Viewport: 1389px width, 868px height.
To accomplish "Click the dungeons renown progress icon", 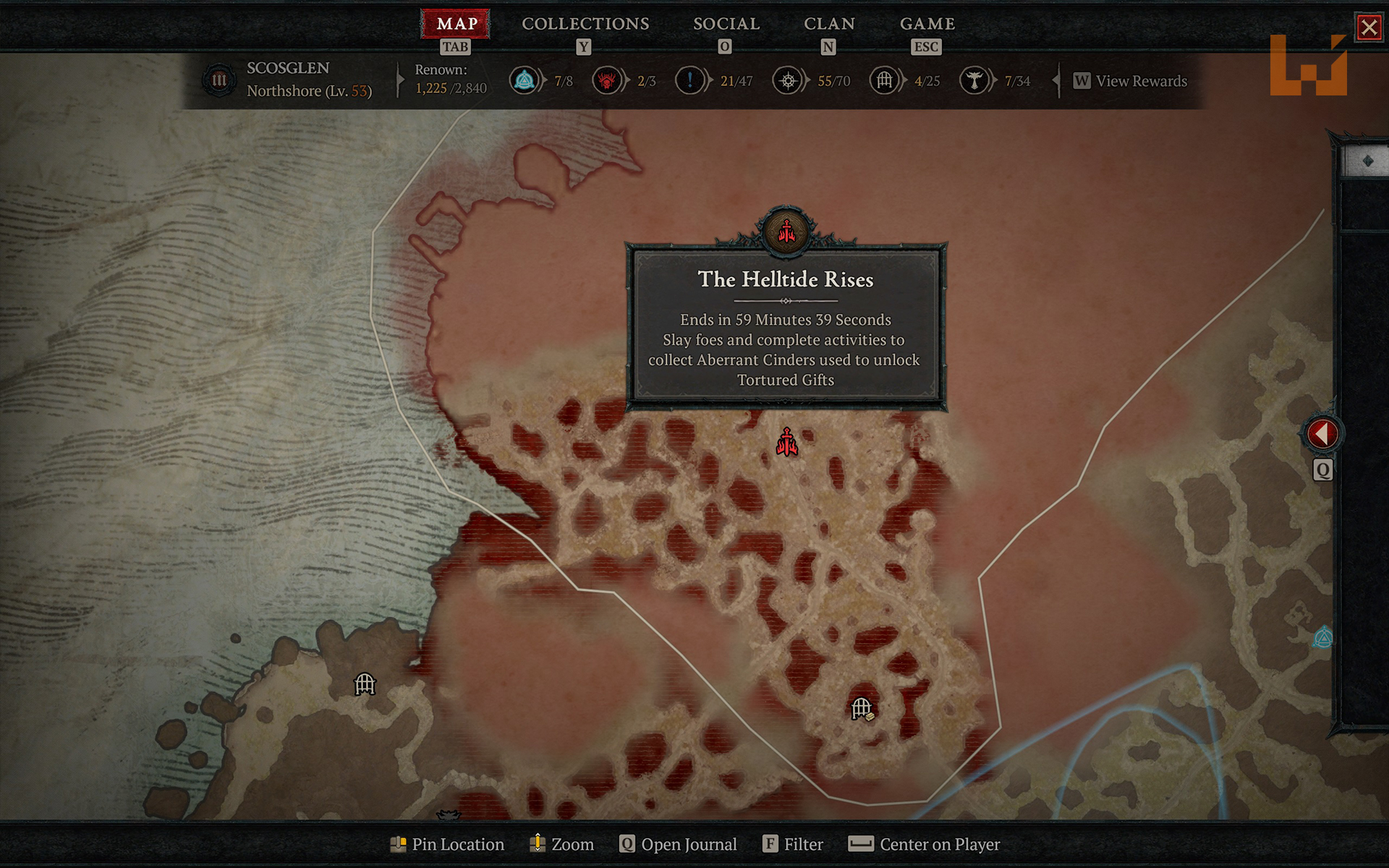I will [x=884, y=80].
